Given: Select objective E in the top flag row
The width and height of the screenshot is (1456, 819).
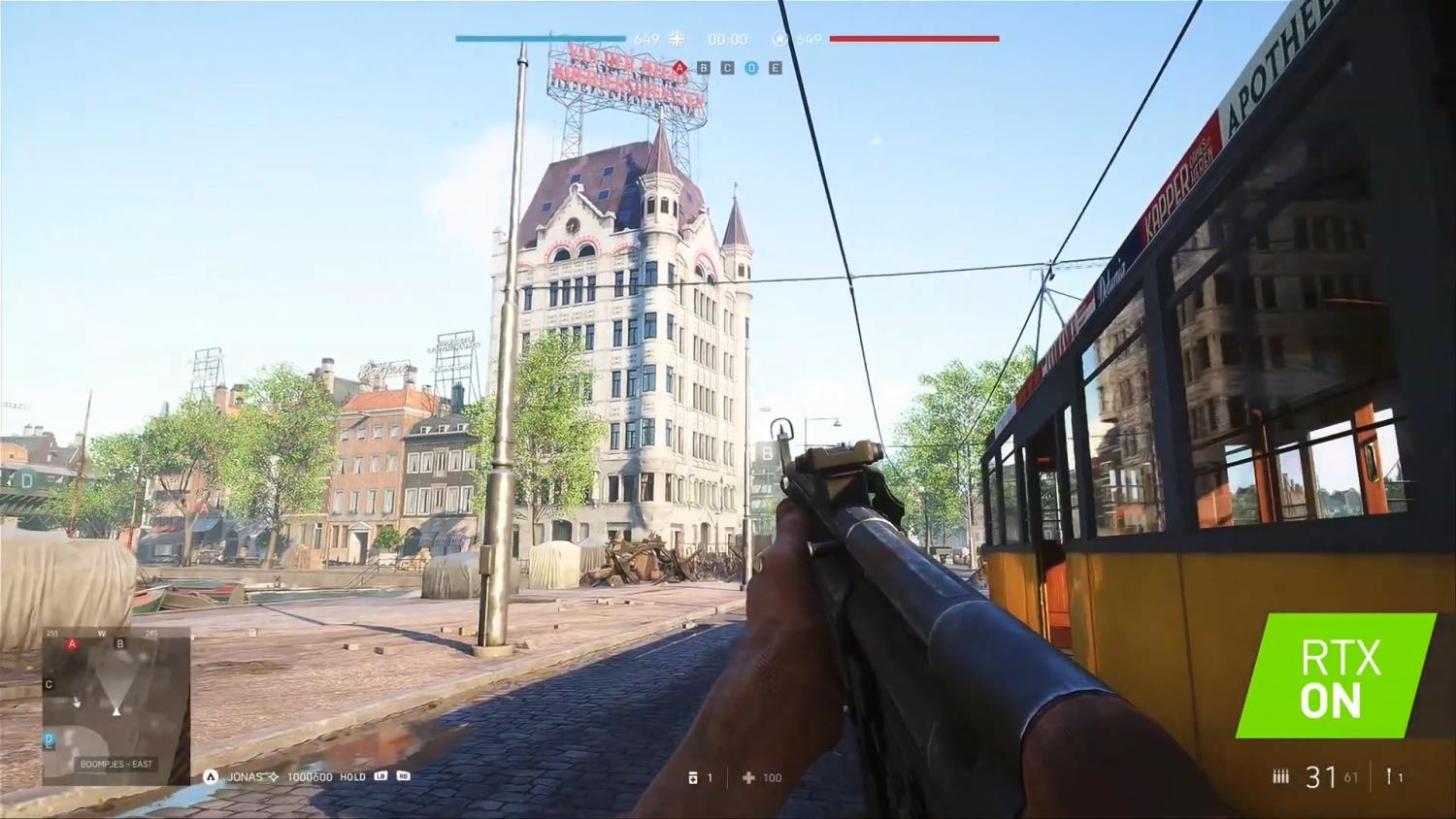Looking at the screenshot, I should coord(775,68).
